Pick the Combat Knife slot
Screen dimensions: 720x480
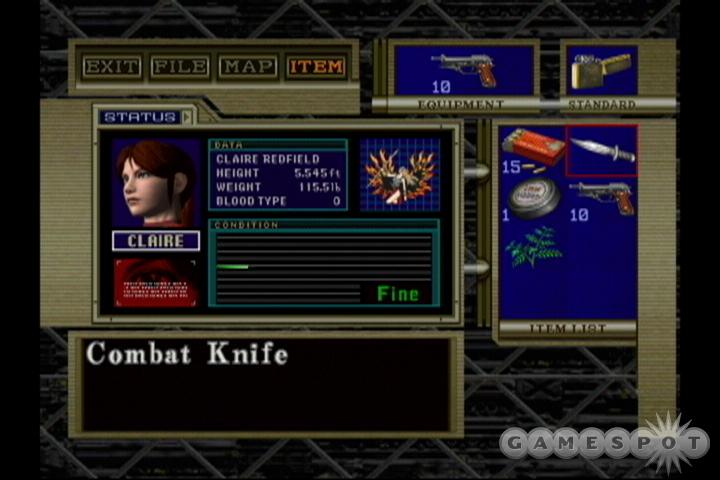[602, 150]
